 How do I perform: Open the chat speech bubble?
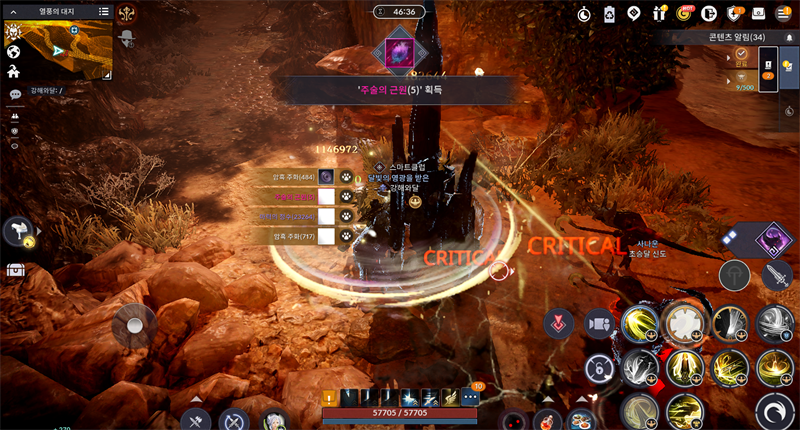coord(15,95)
